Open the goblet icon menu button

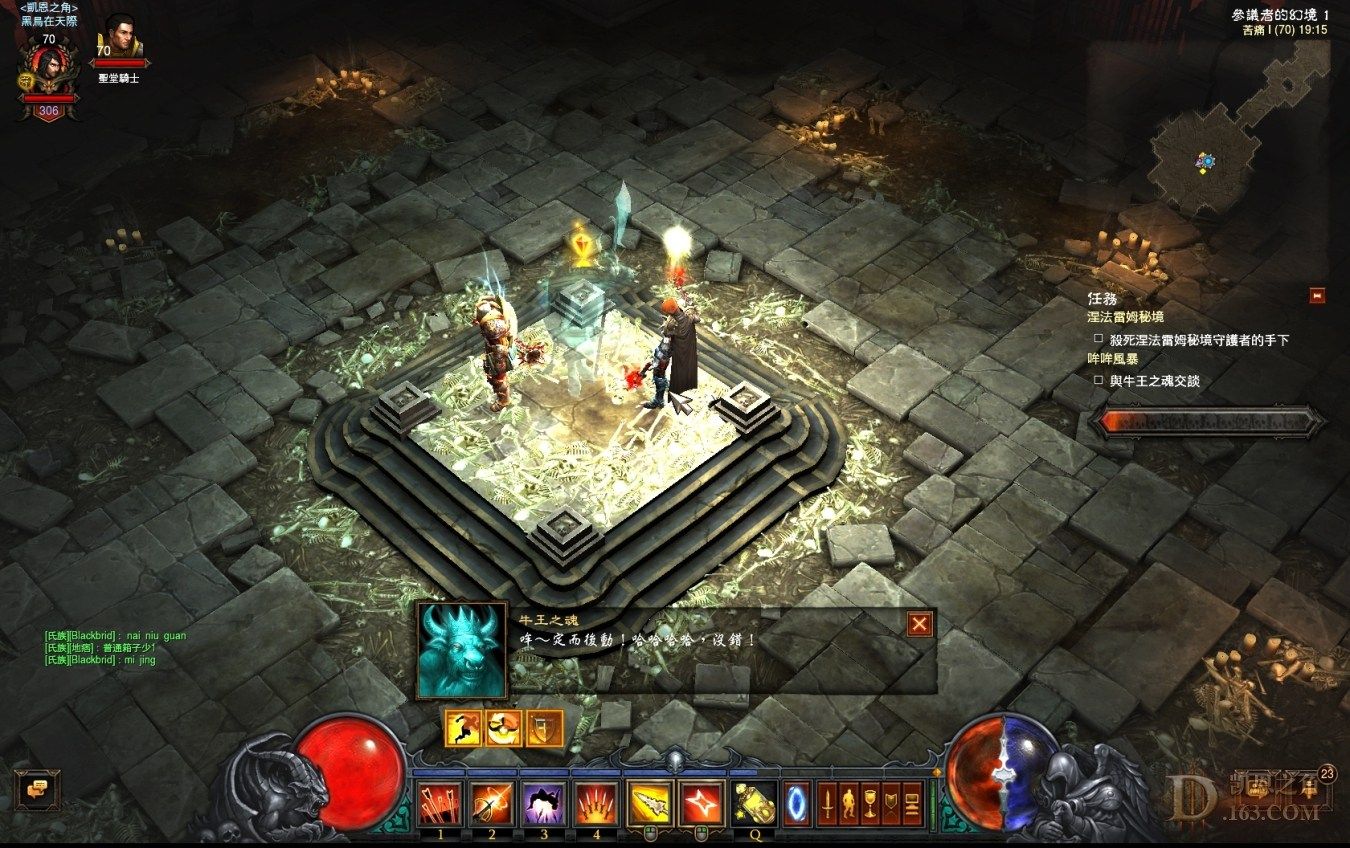click(x=870, y=804)
